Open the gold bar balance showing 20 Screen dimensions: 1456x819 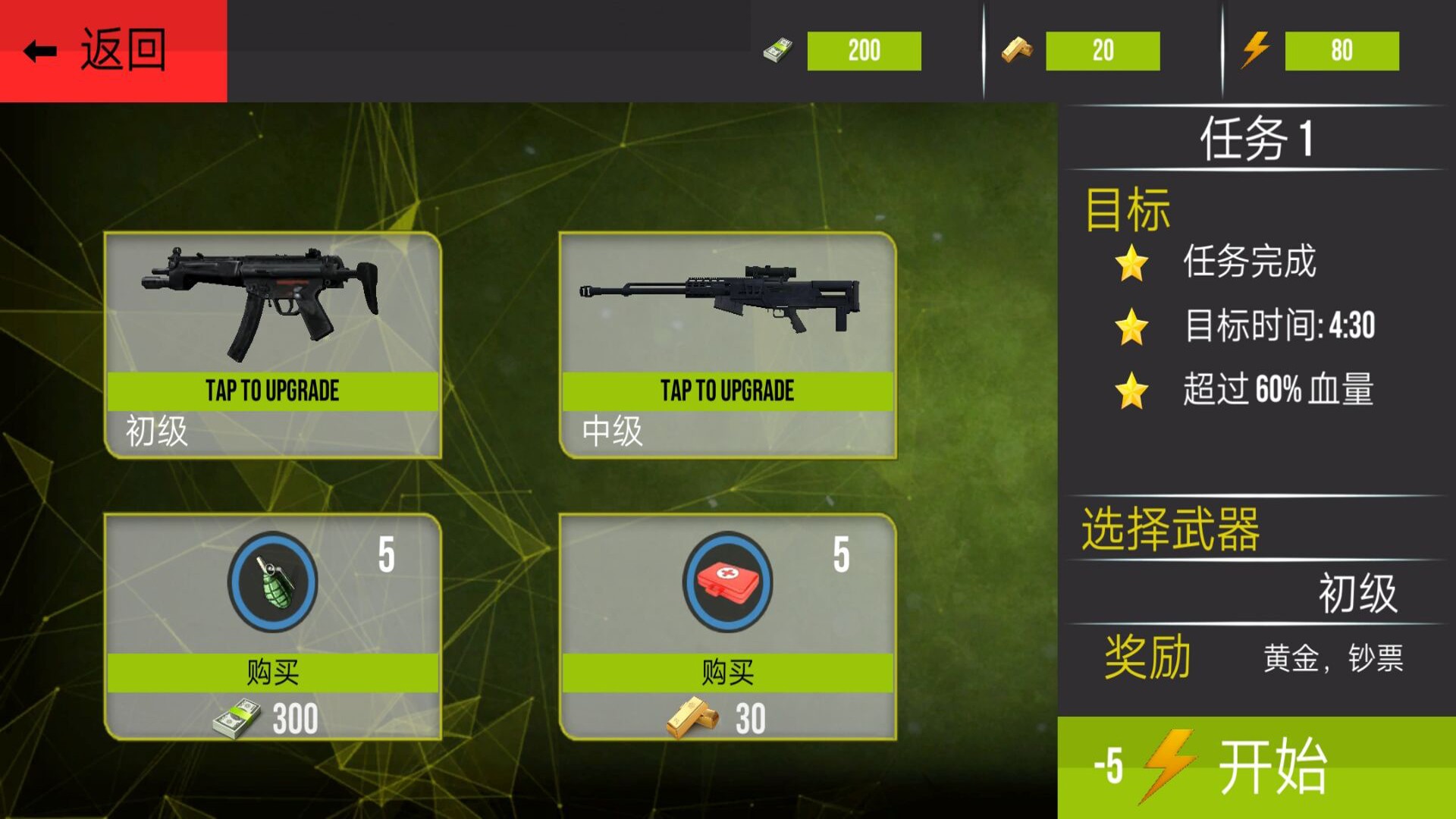[x=1102, y=51]
